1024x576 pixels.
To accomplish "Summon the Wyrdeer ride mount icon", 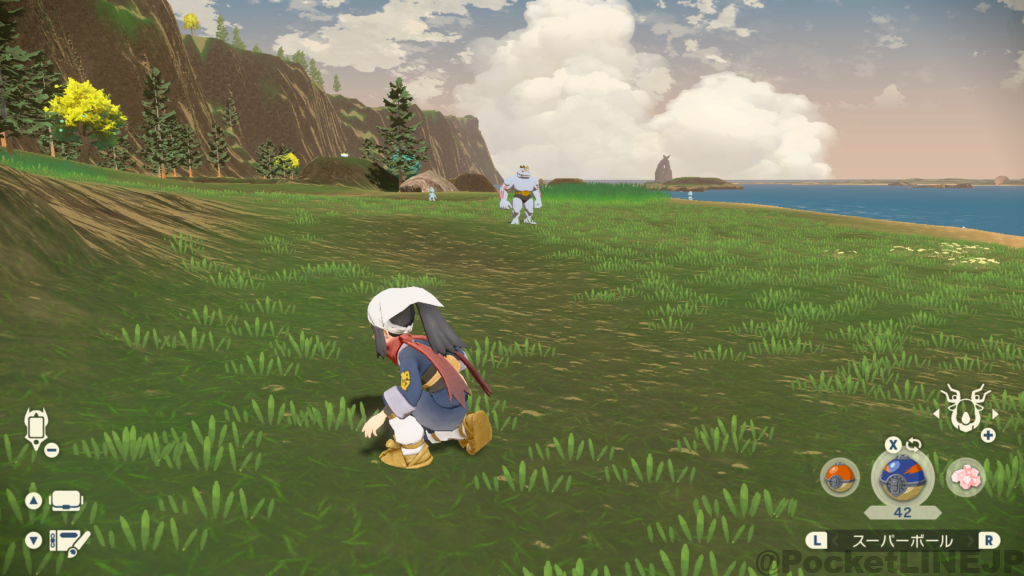I will [x=965, y=408].
